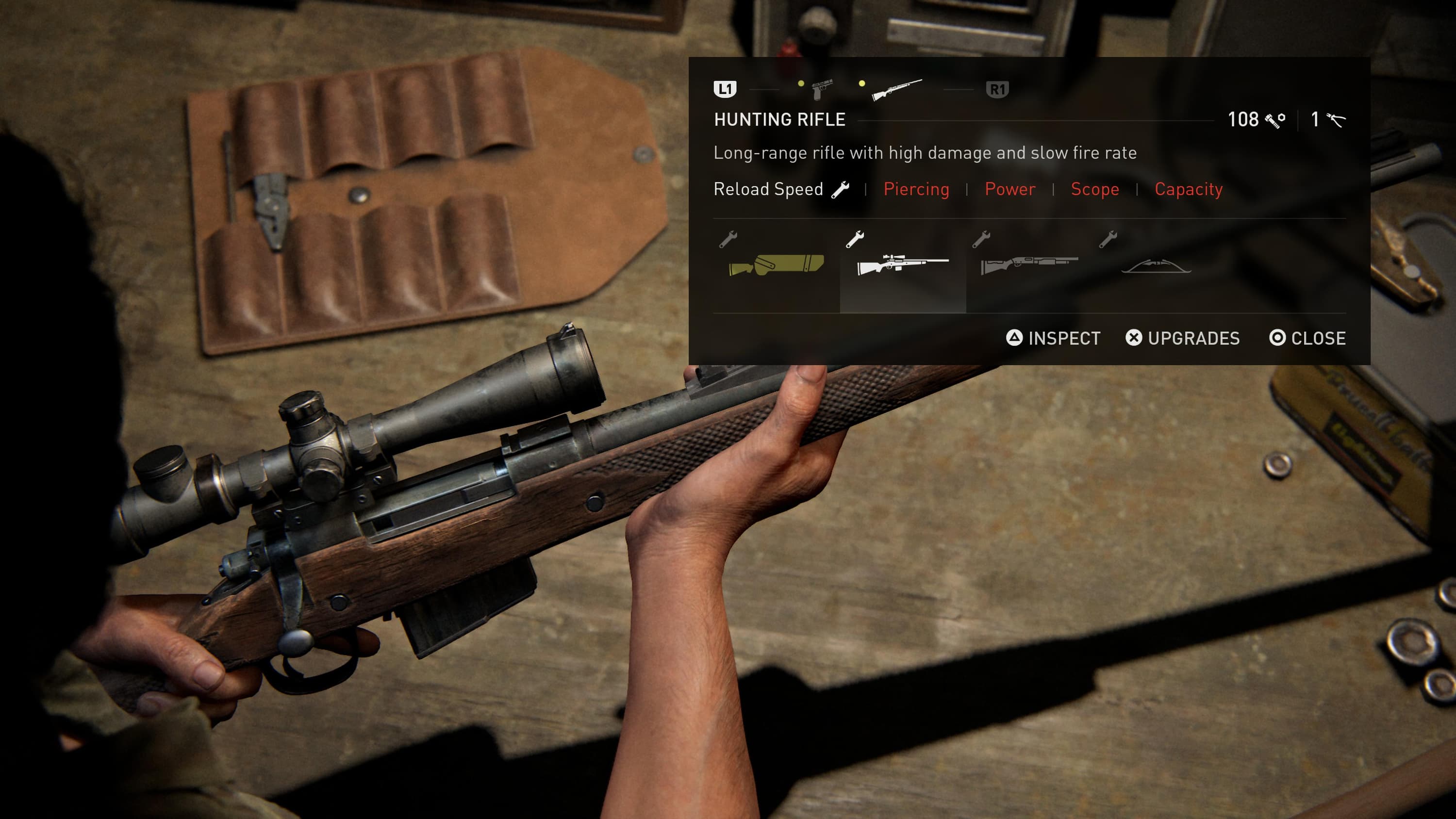Inspect the hunting rifle

click(x=1054, y=338)
